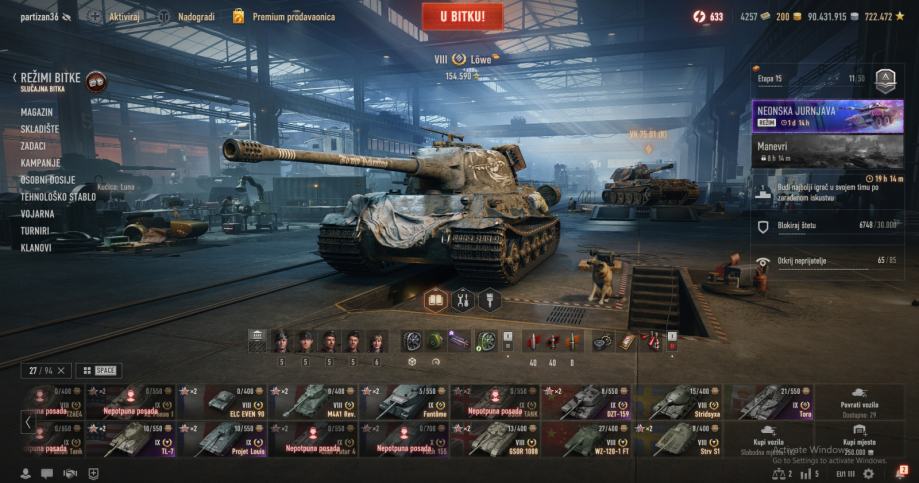Go to Skladište
Image resolution: width=919 pixels, height=483 pixels.
pos(40,129)
